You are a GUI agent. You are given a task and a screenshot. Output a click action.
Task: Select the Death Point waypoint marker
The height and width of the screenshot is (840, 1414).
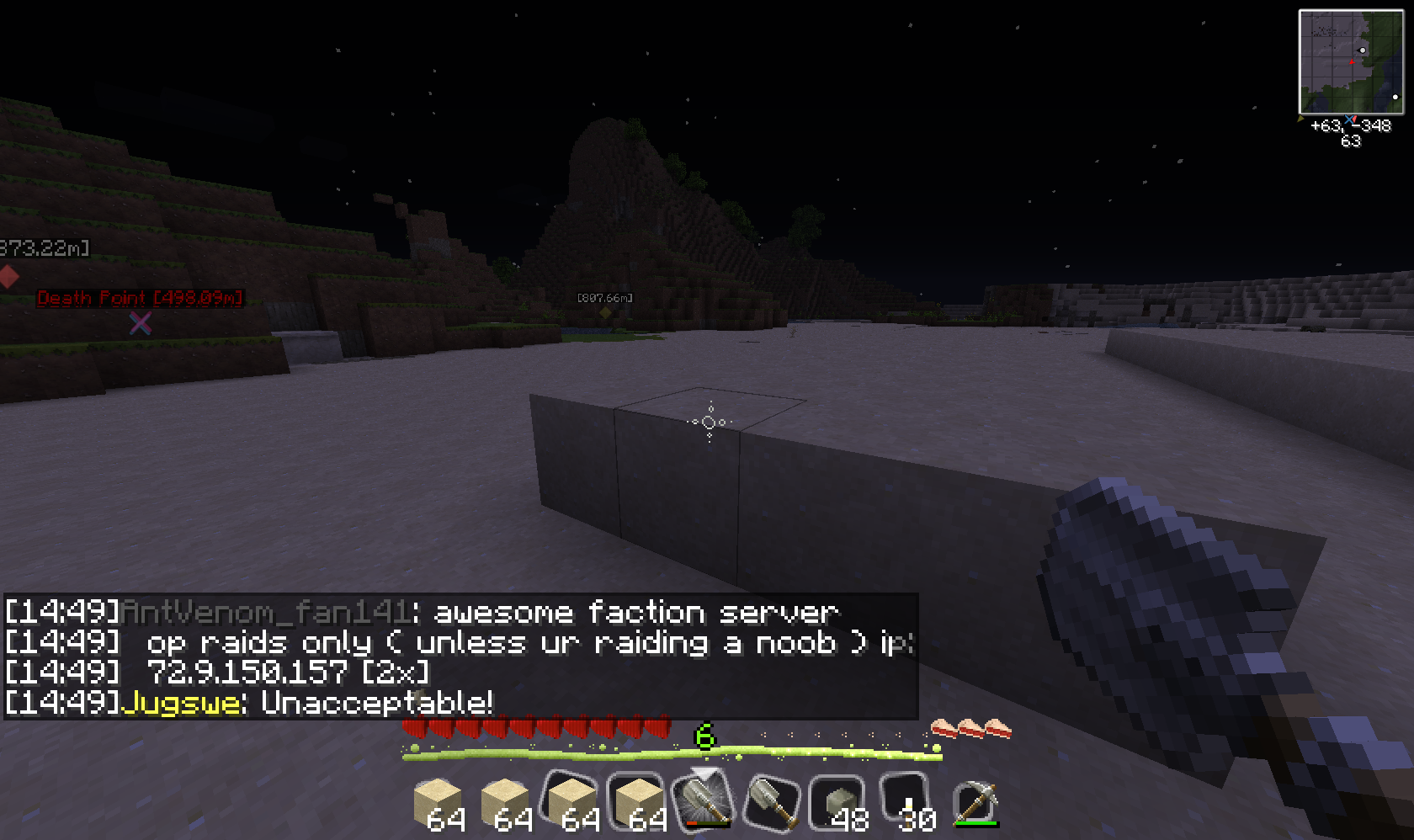(141, 322)
